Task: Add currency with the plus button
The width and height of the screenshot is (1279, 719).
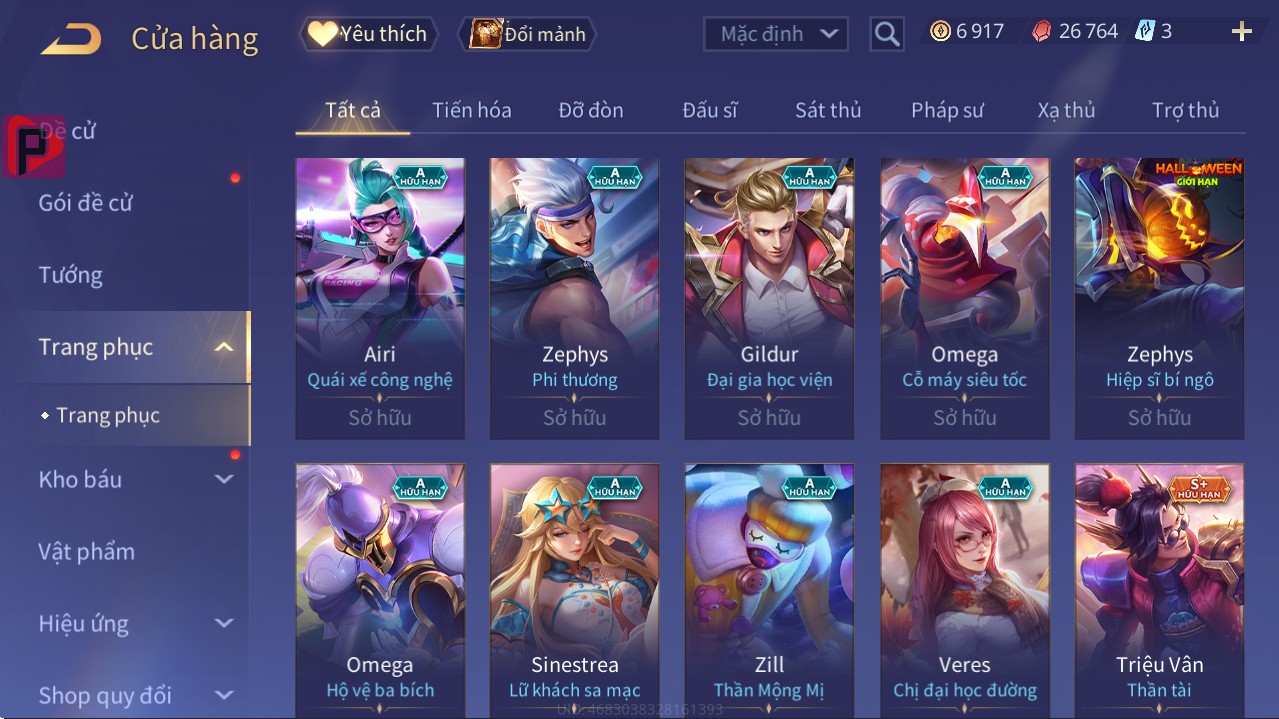Action: pyautogui.click(x=1241, y=32)
